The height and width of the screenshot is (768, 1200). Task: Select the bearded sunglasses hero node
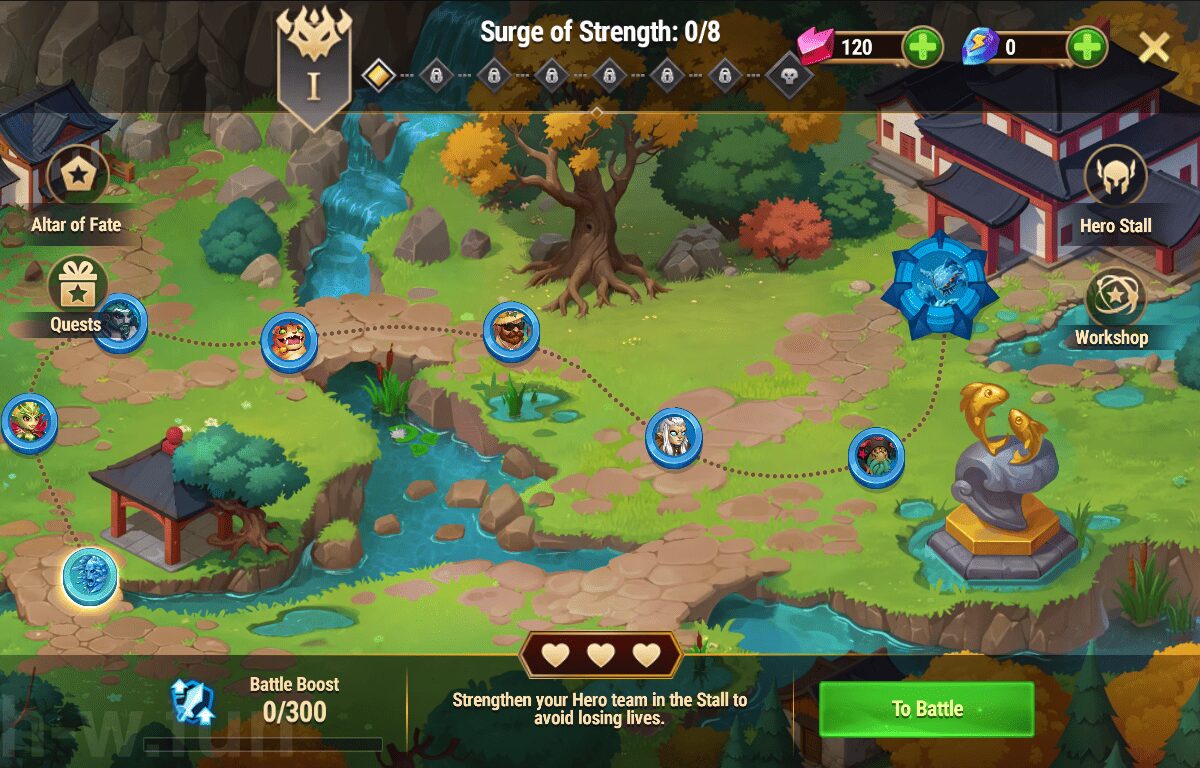tap(511, 332)
